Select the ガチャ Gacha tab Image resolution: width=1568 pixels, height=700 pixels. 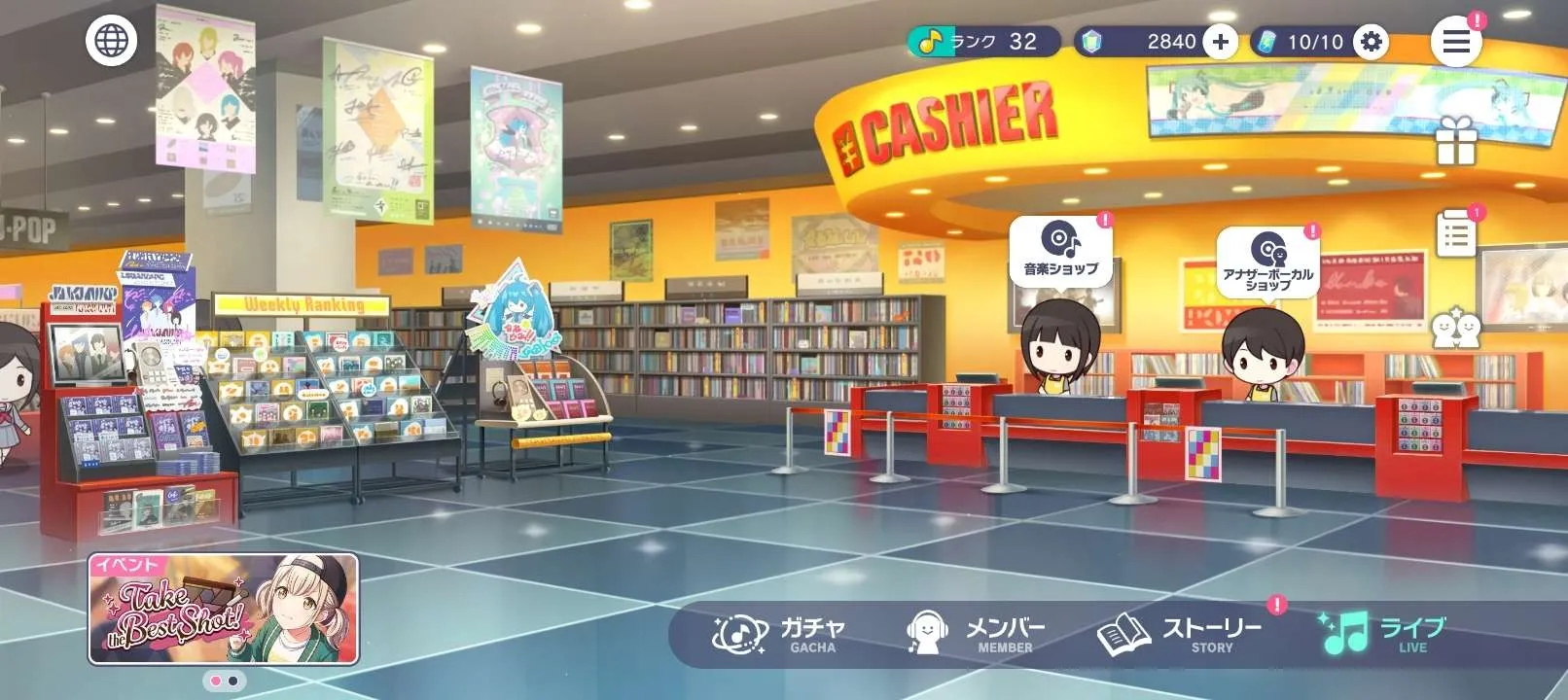click(x=778, y=632)
